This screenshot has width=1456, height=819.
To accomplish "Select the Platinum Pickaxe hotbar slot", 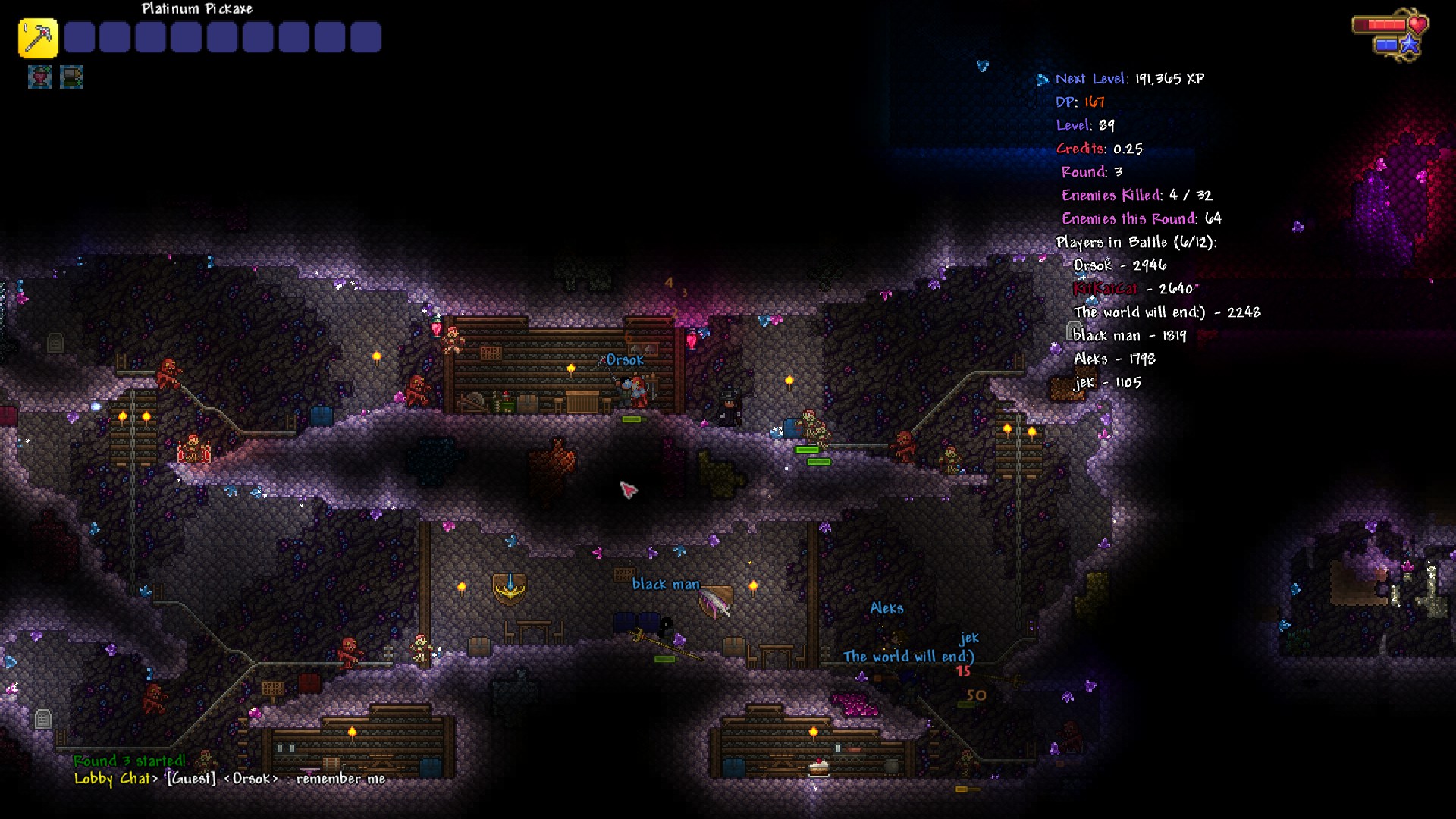I will coord(38,38).
